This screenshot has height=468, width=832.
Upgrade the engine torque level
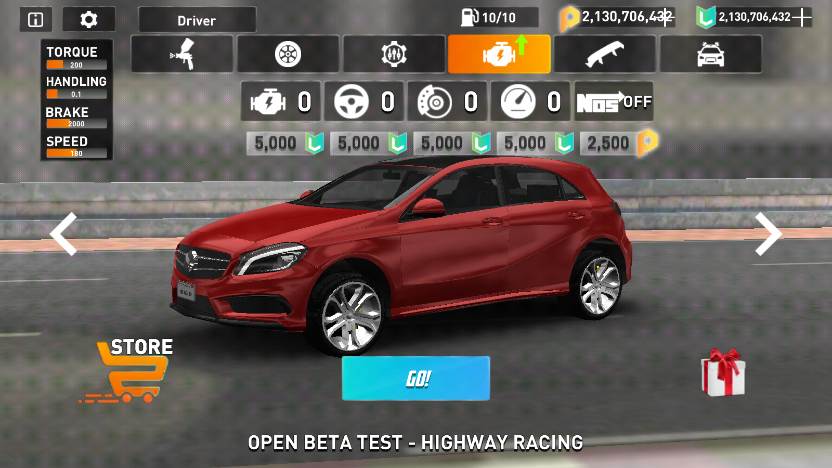point(281,102)
